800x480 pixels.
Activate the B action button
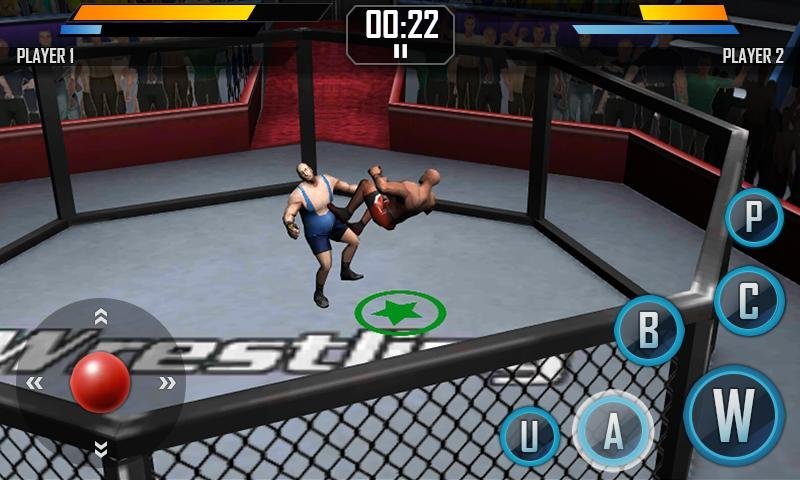coord(649,330)
